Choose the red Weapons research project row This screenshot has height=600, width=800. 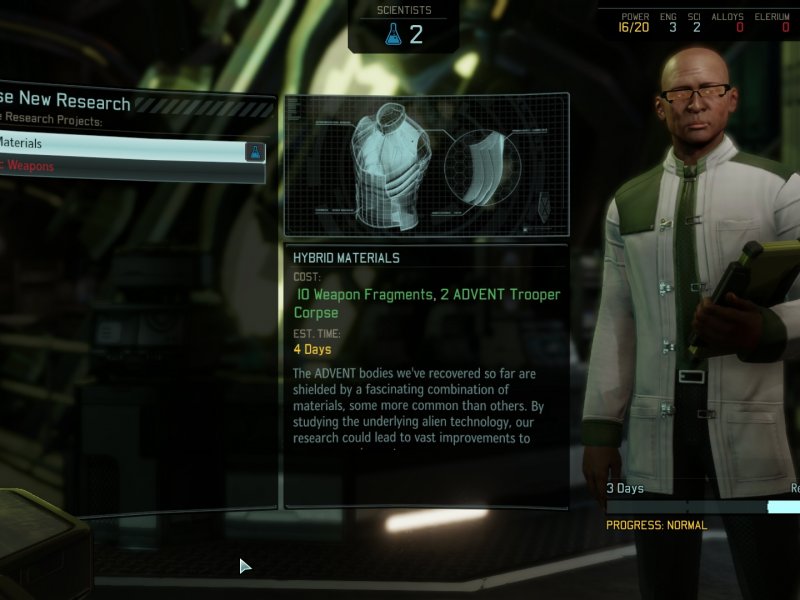coord(120,167)
